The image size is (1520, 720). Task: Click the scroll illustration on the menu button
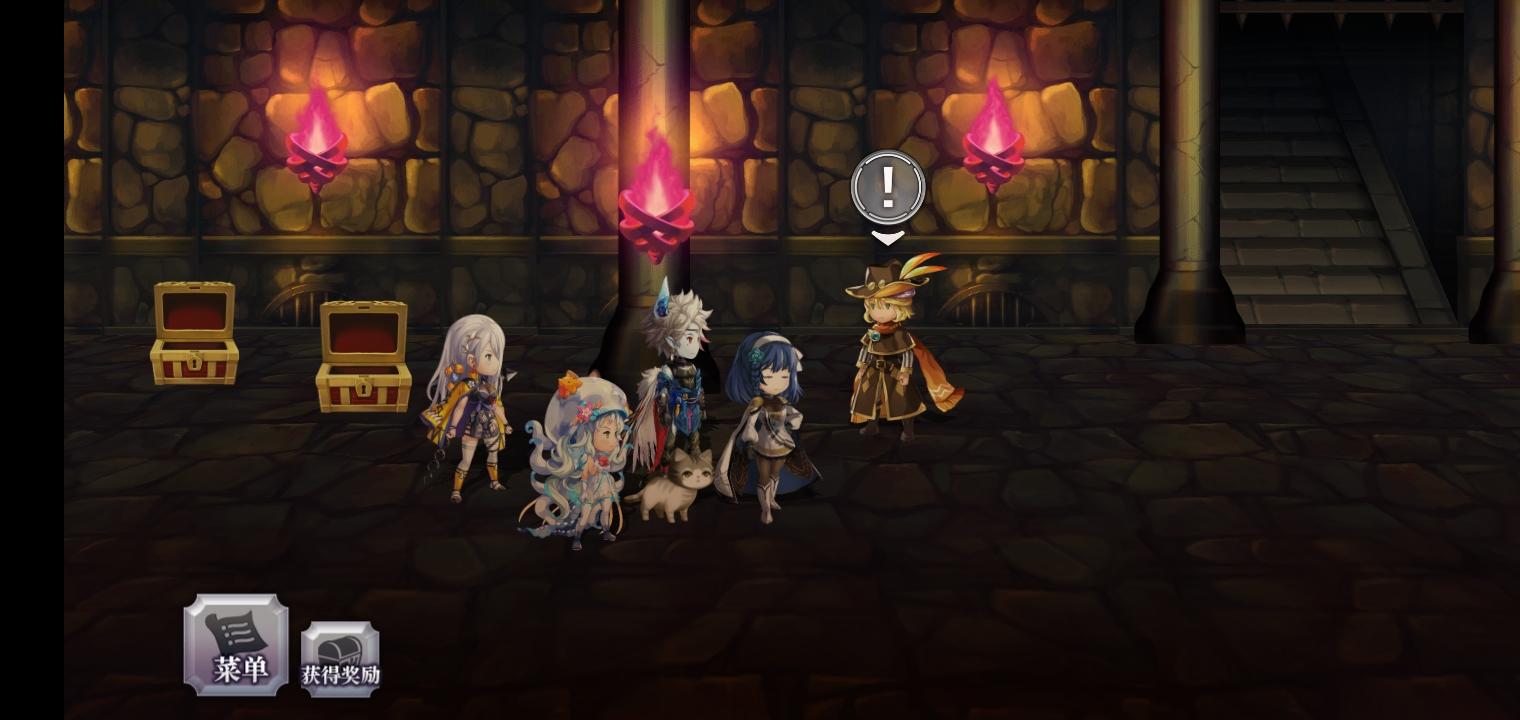coord(236,632)
